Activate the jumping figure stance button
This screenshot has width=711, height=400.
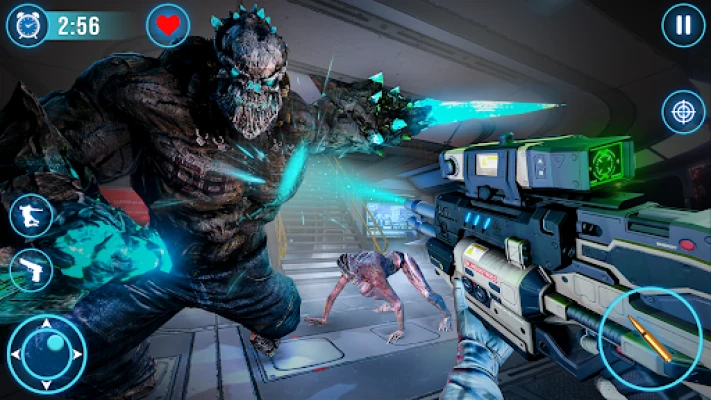30,216
